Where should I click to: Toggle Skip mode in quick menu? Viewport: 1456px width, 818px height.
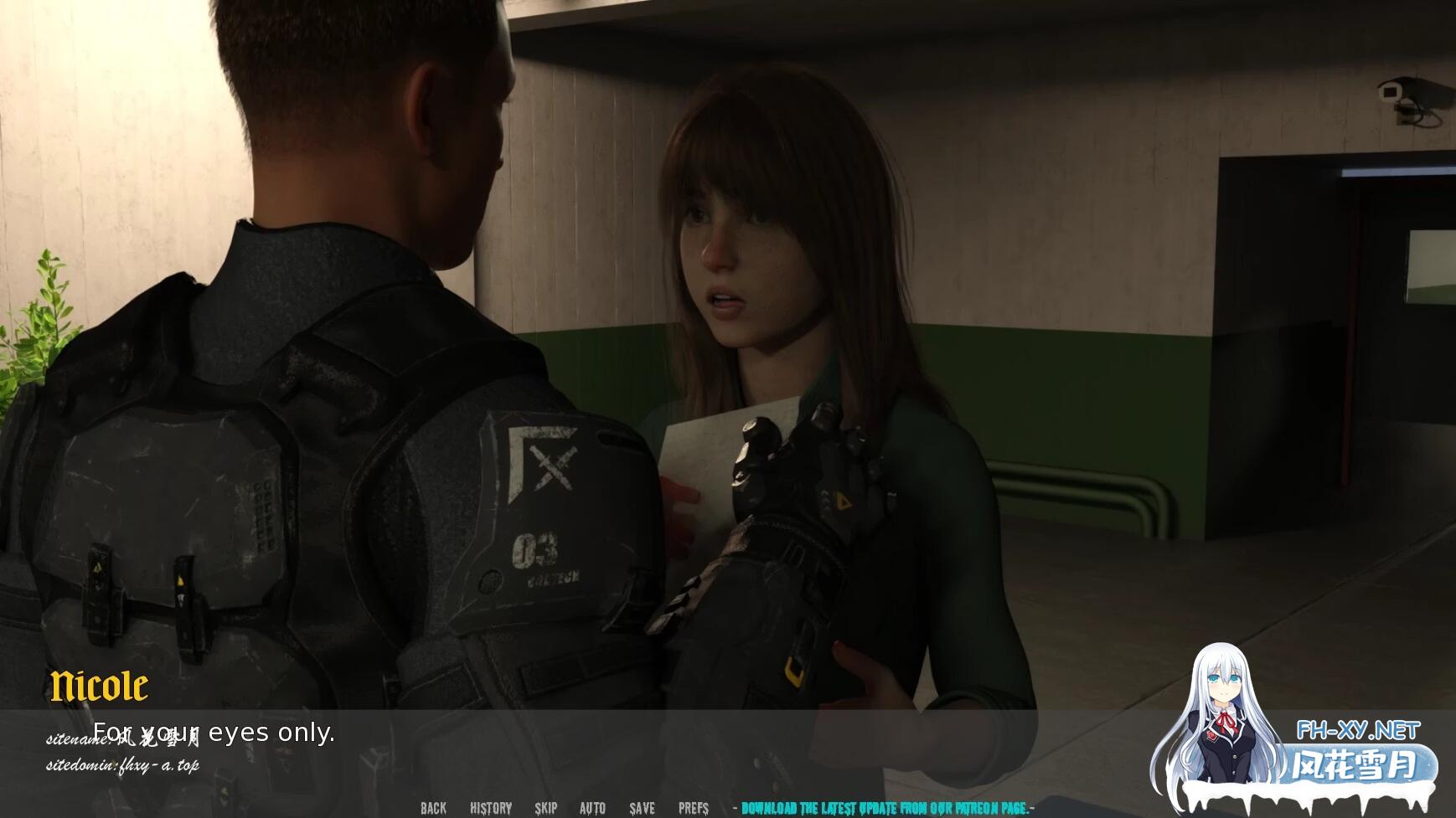tap(546, 808)
